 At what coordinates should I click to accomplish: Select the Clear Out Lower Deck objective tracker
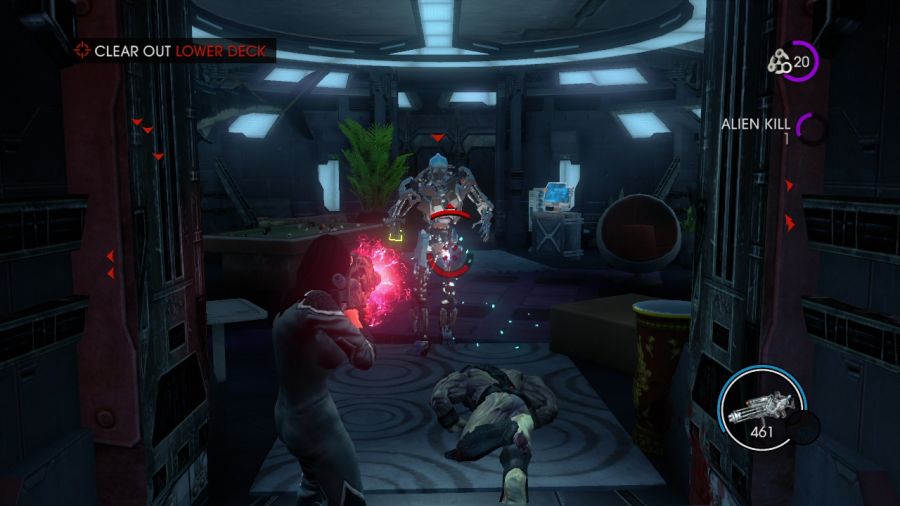[172, 50]
